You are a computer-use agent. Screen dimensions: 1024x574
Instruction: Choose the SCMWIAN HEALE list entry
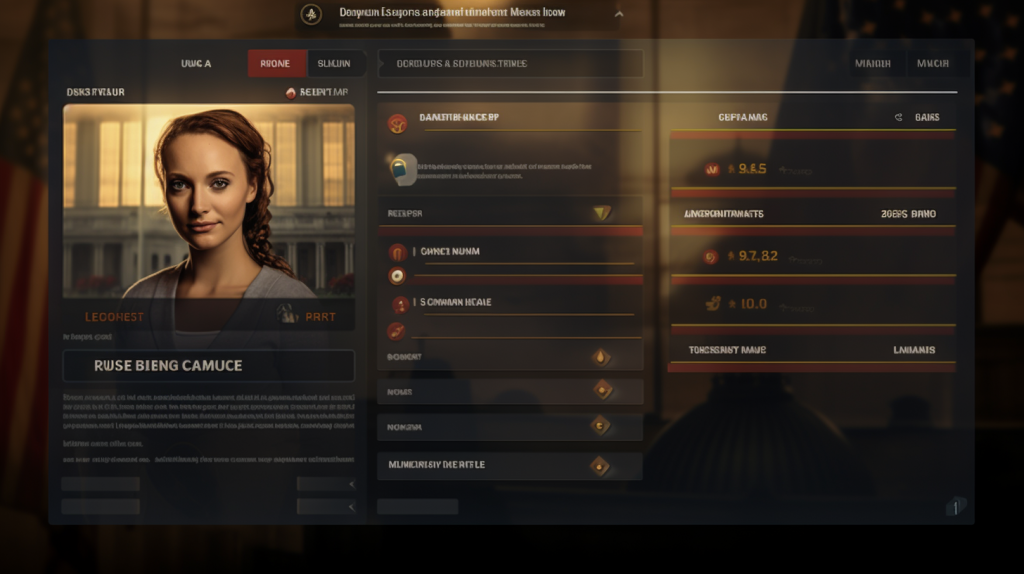click(x=455, y=302)
